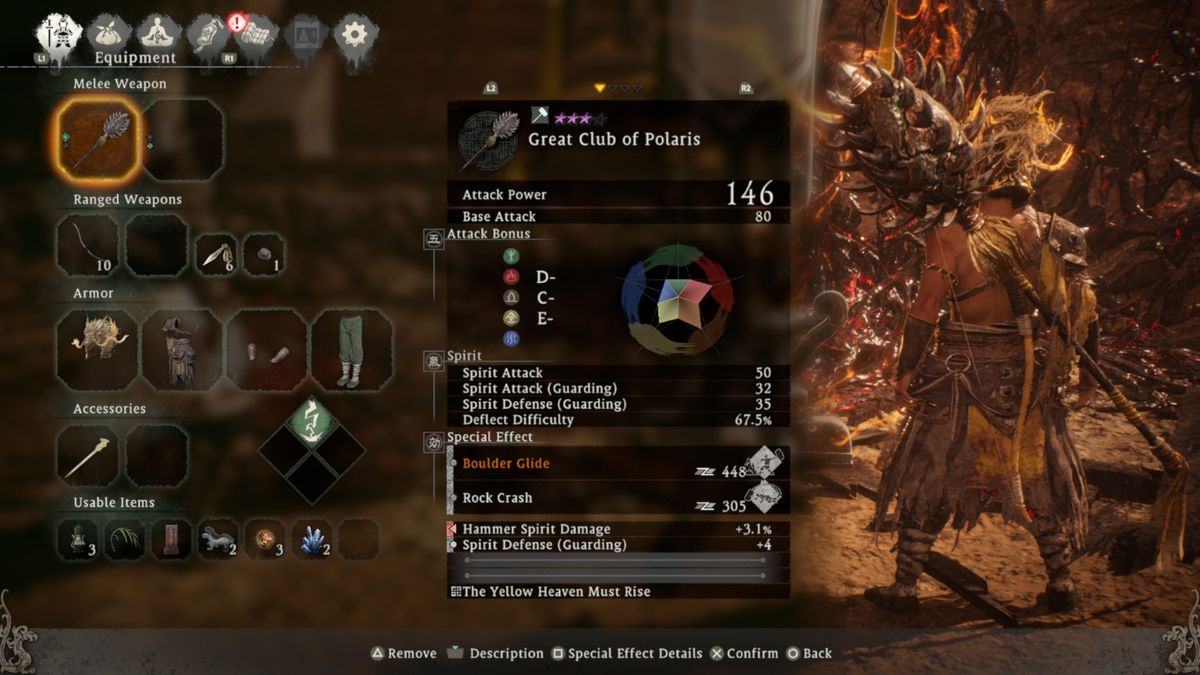Choose the blue crystal usable item

(x=312, y=538)
